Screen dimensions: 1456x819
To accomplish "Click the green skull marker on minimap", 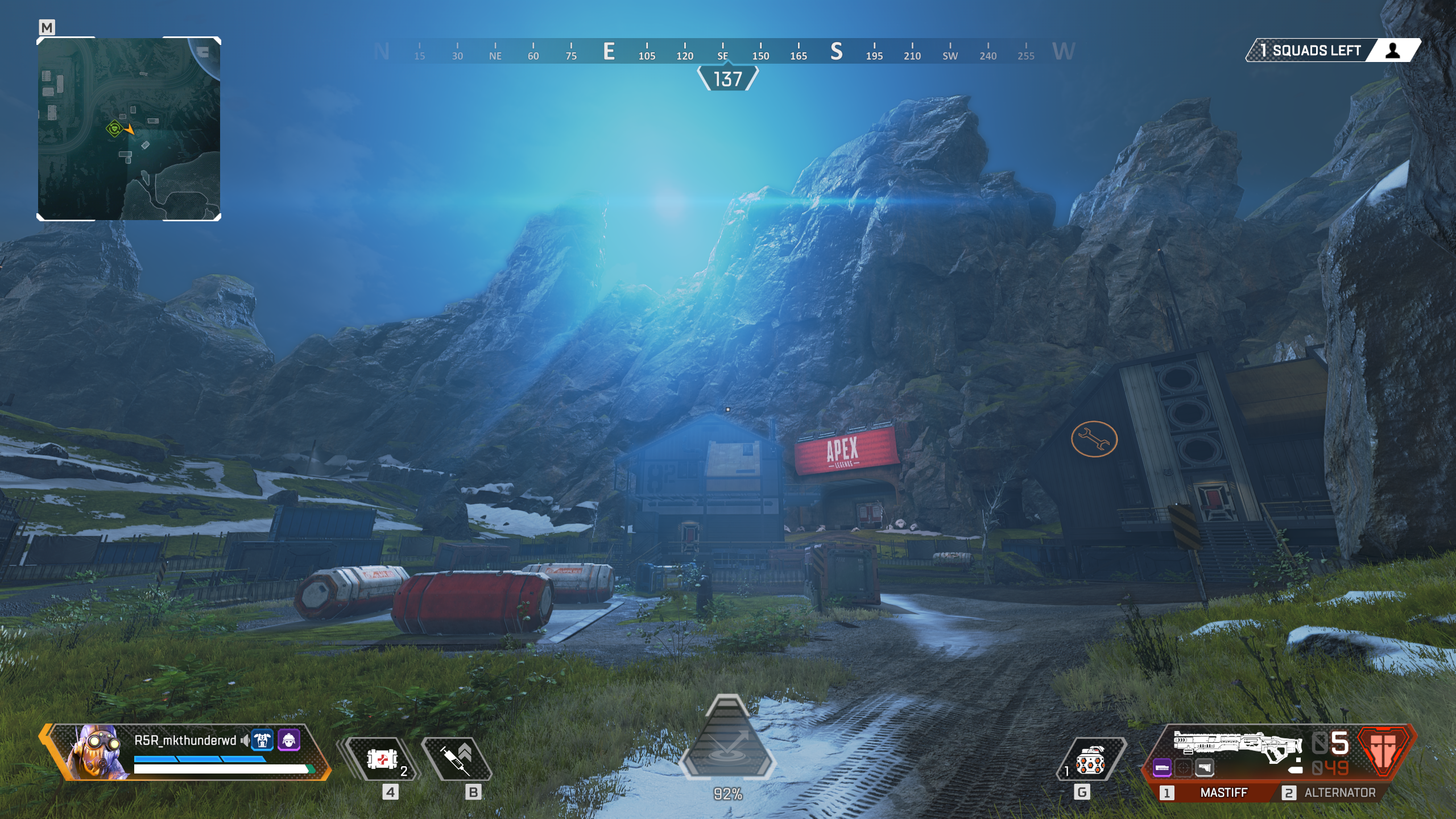I will tap(115, 129).
